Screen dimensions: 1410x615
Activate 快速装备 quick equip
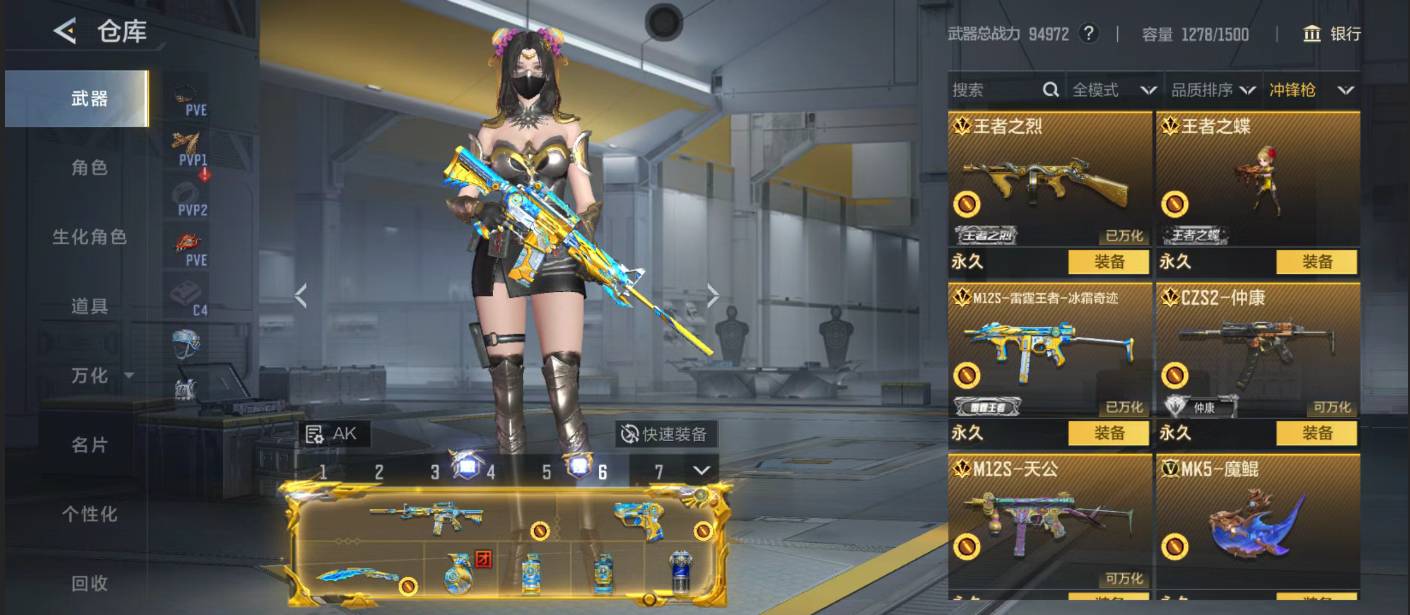pyautogui.click(x=665, y=434)
